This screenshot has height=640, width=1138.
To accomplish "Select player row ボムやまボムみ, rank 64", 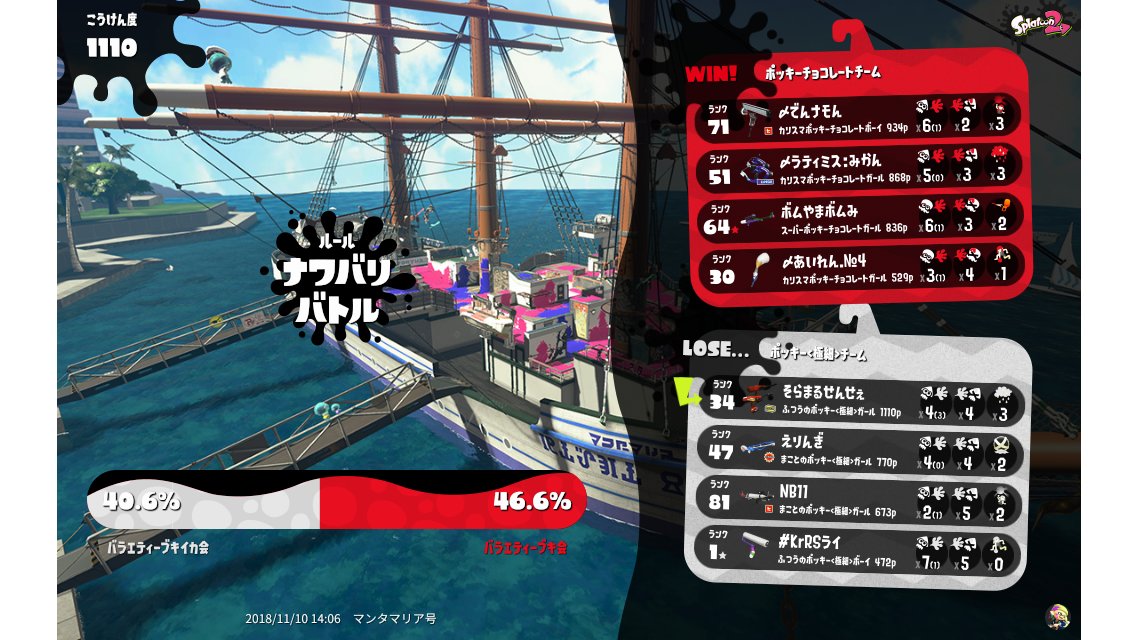I will pyautogui.click(x=858, y=218).
